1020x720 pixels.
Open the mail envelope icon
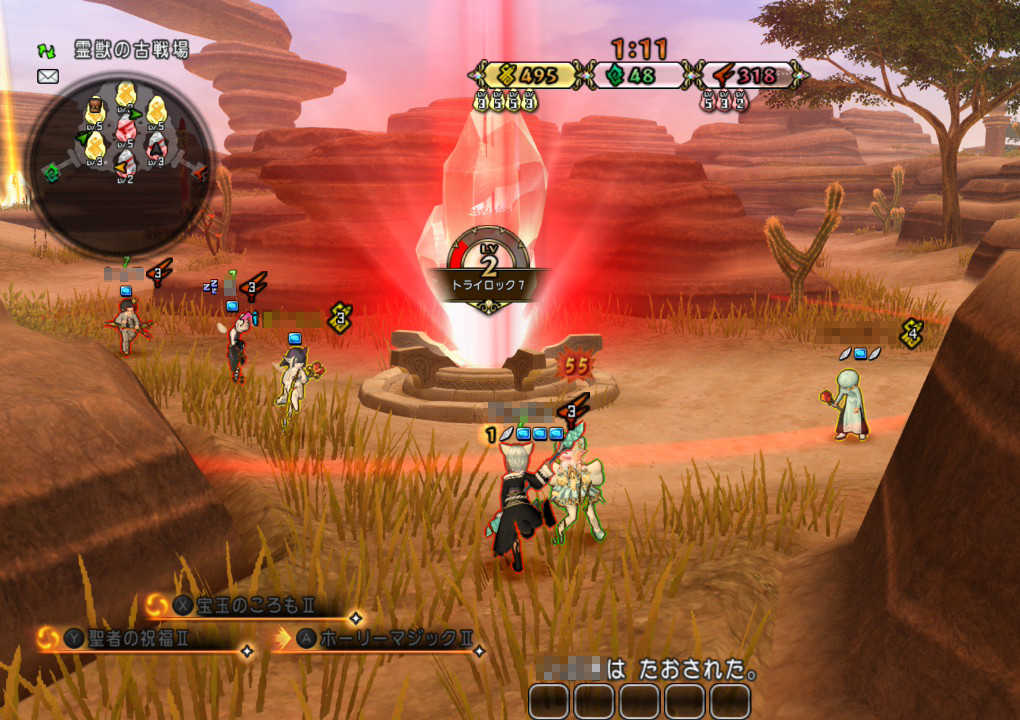tap(48, 76)
